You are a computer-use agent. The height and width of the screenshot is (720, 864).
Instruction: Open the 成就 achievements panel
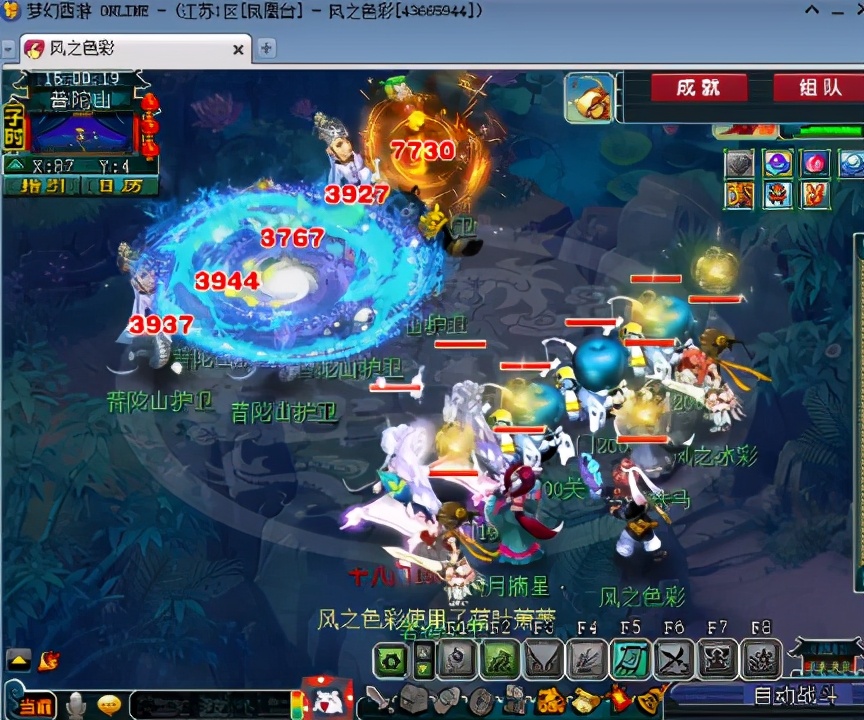pos(698,88)
